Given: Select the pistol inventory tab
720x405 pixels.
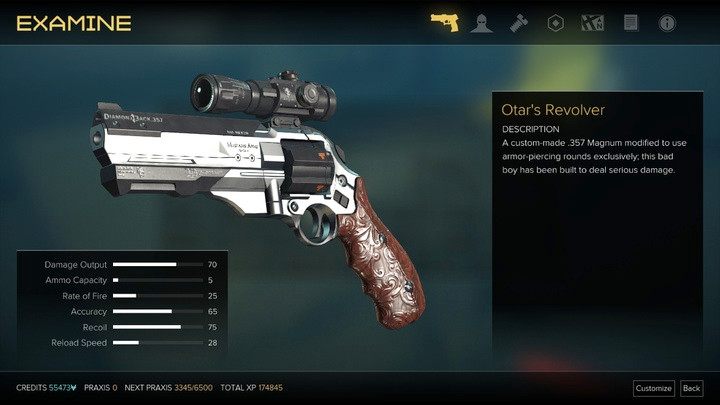Looking at the screenshot, I should point(444,22).
